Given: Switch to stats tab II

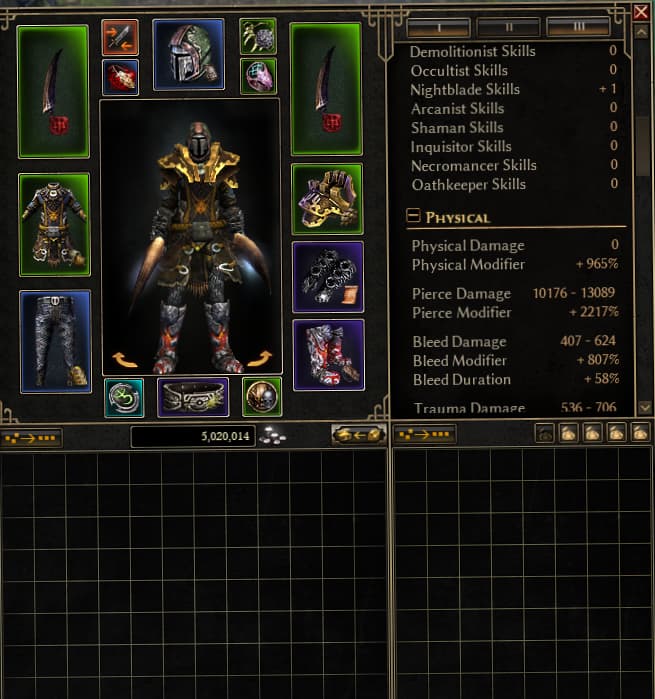Looking at the screenshot, I should pyautogui.click(x=508, y=27).
